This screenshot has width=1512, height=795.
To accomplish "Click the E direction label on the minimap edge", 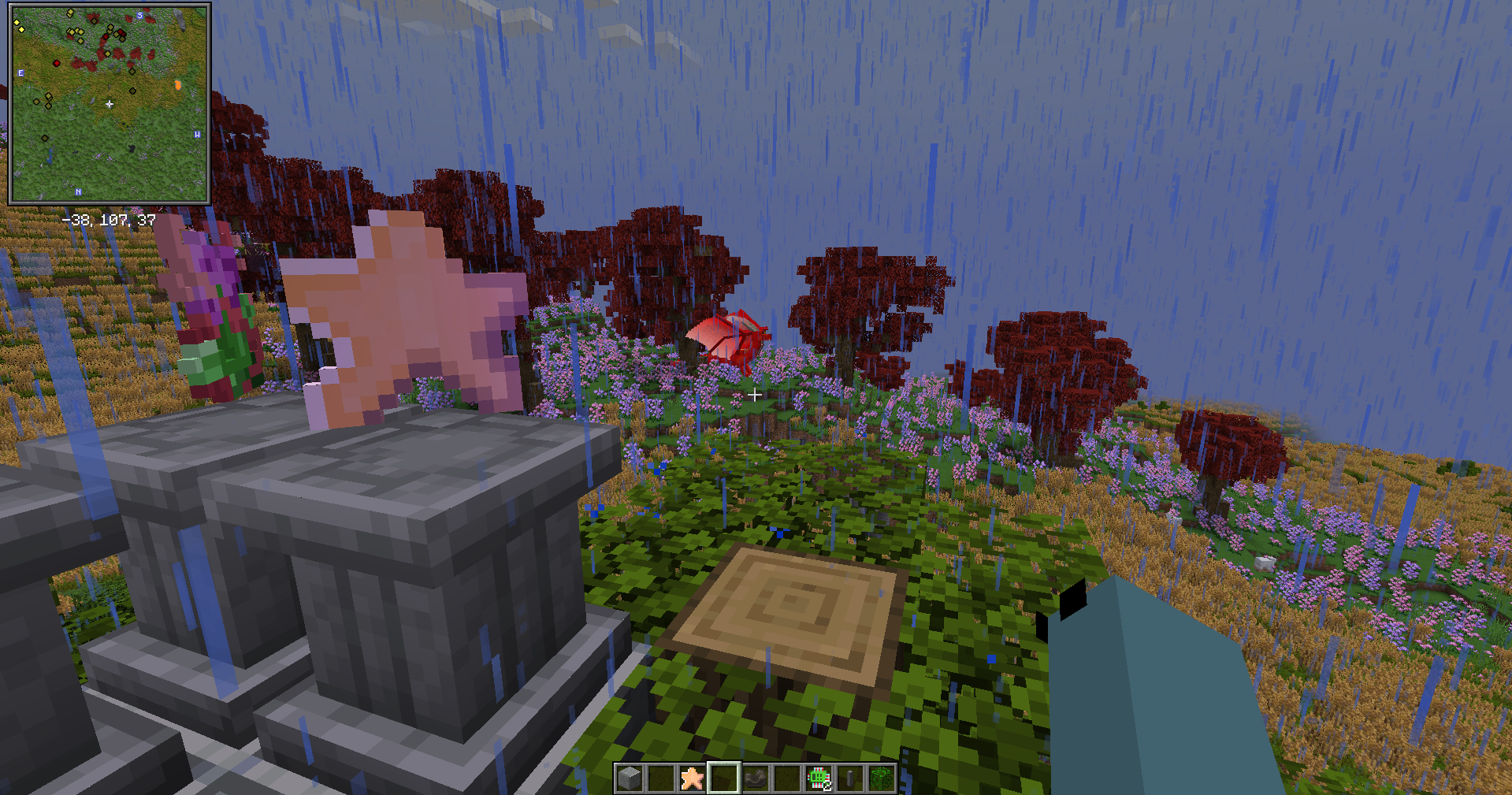I will [x=20, y=72].
